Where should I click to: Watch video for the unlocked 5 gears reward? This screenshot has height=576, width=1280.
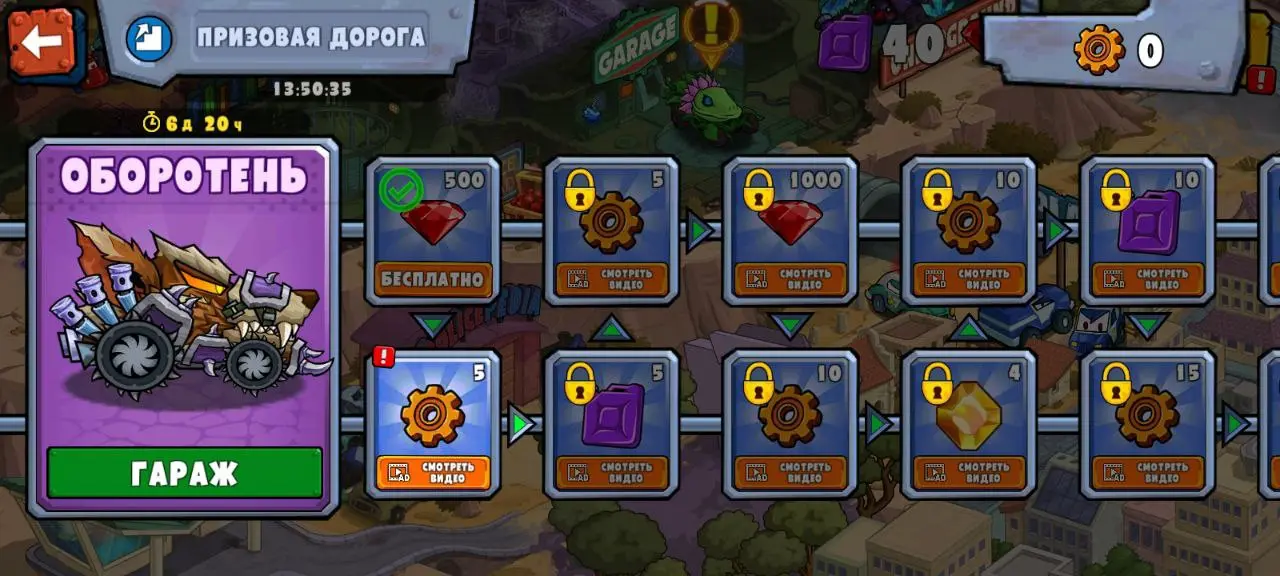pos(433,472)
